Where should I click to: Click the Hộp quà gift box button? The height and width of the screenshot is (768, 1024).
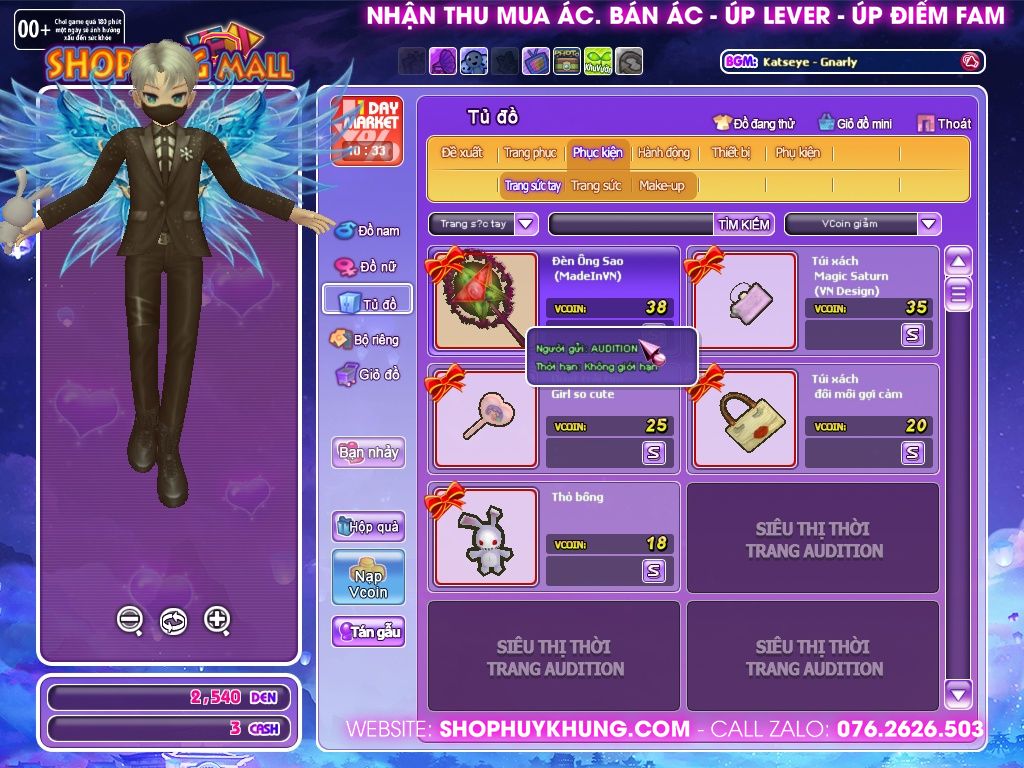coord(368,526)
